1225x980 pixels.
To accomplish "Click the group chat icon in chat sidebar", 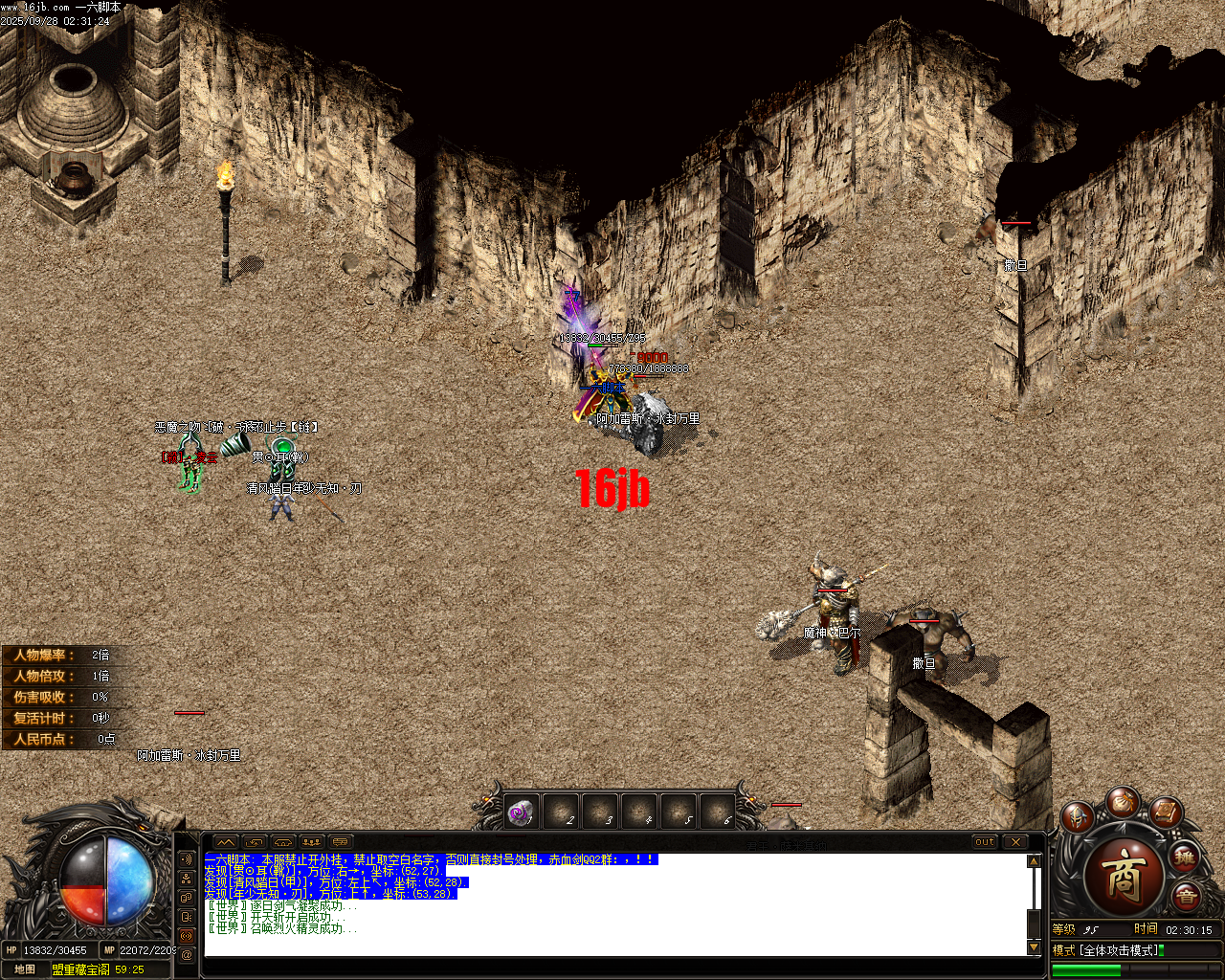I will click(x=186, y=880).
